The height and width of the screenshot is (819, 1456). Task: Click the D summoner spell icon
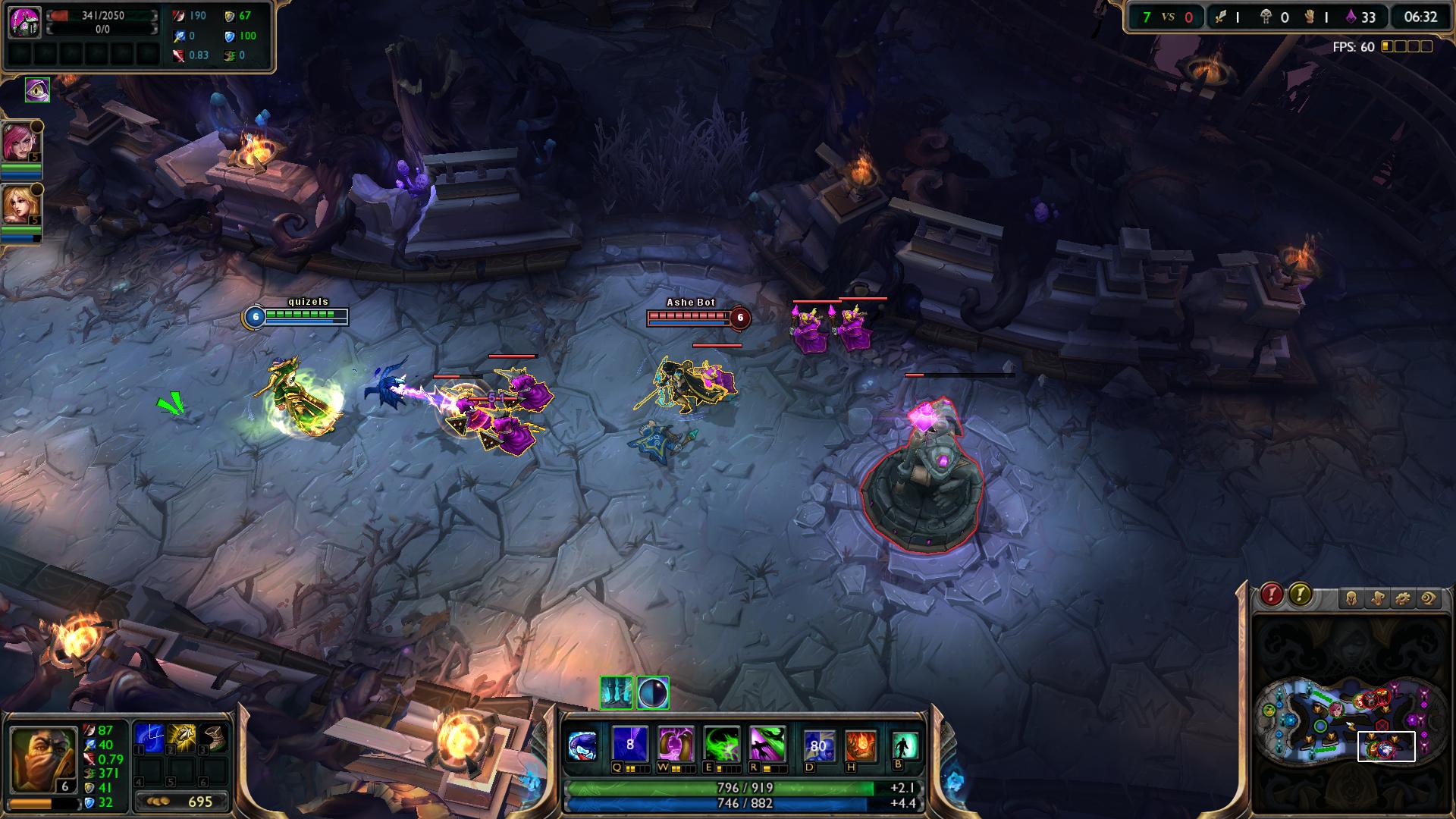tap(818, 745)
